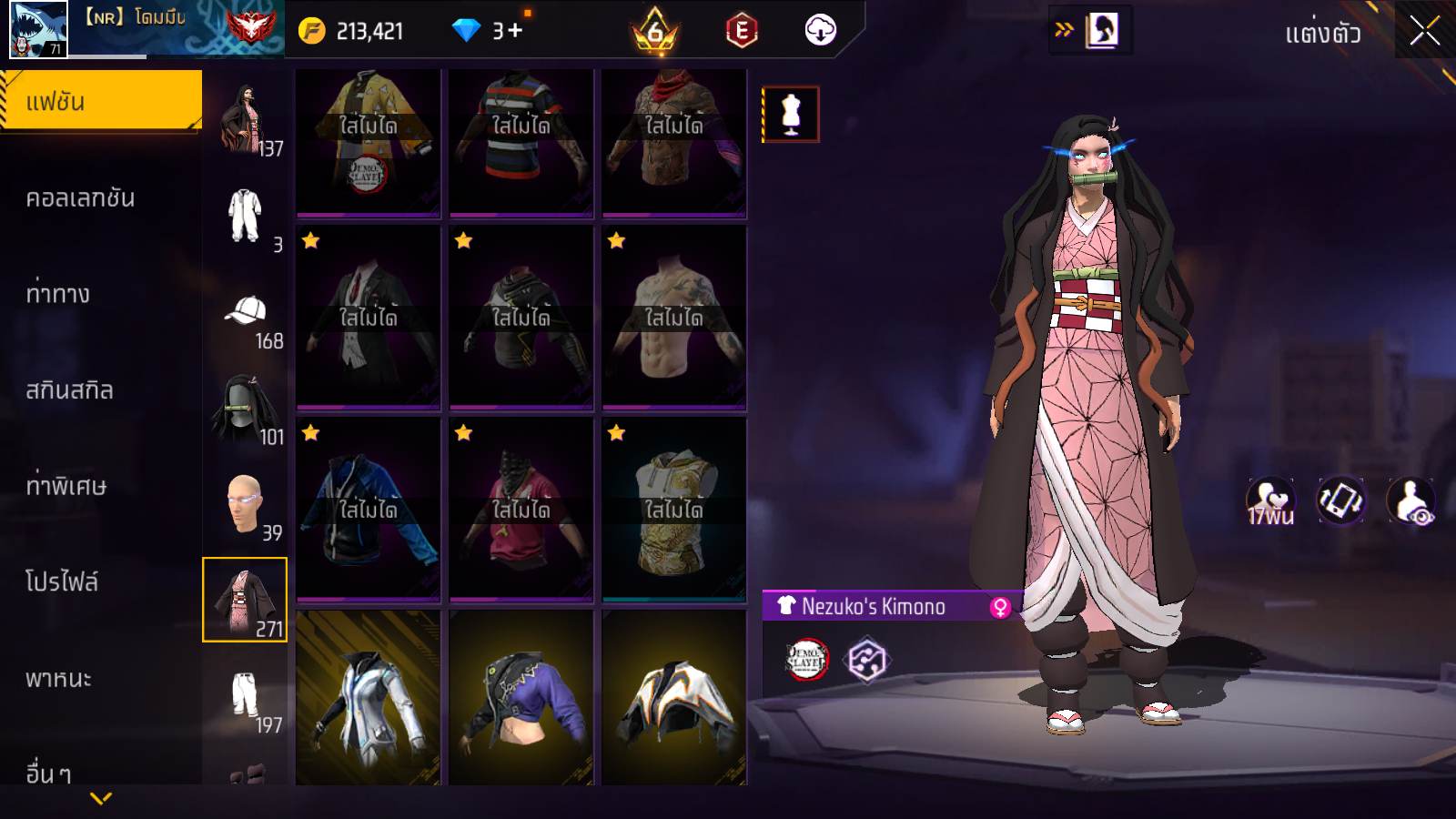Select the white jumpsuit outfit-set category
The image size is (1456, 819).
(245, 217)
